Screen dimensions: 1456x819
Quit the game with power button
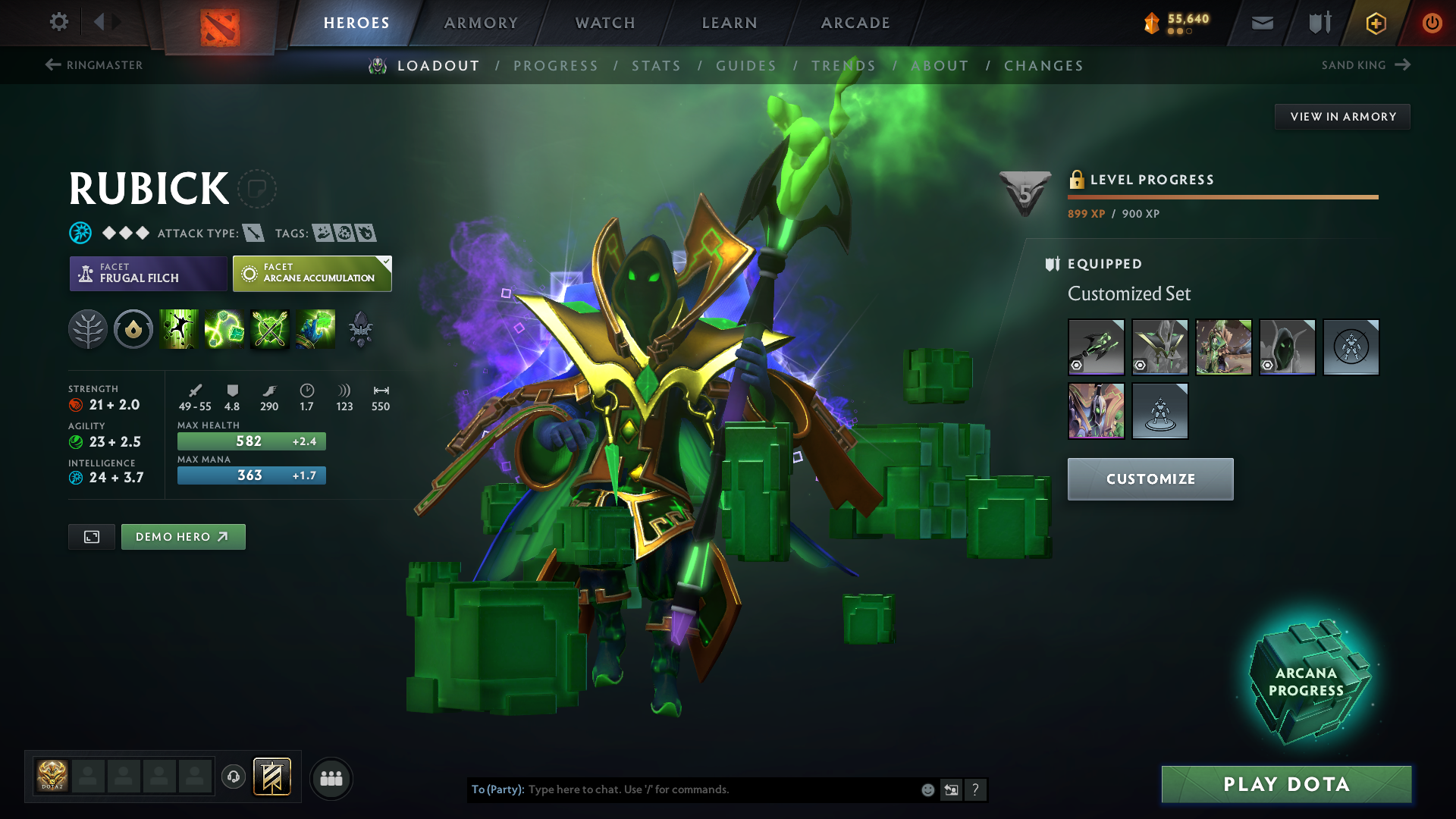coord(1431,23)
